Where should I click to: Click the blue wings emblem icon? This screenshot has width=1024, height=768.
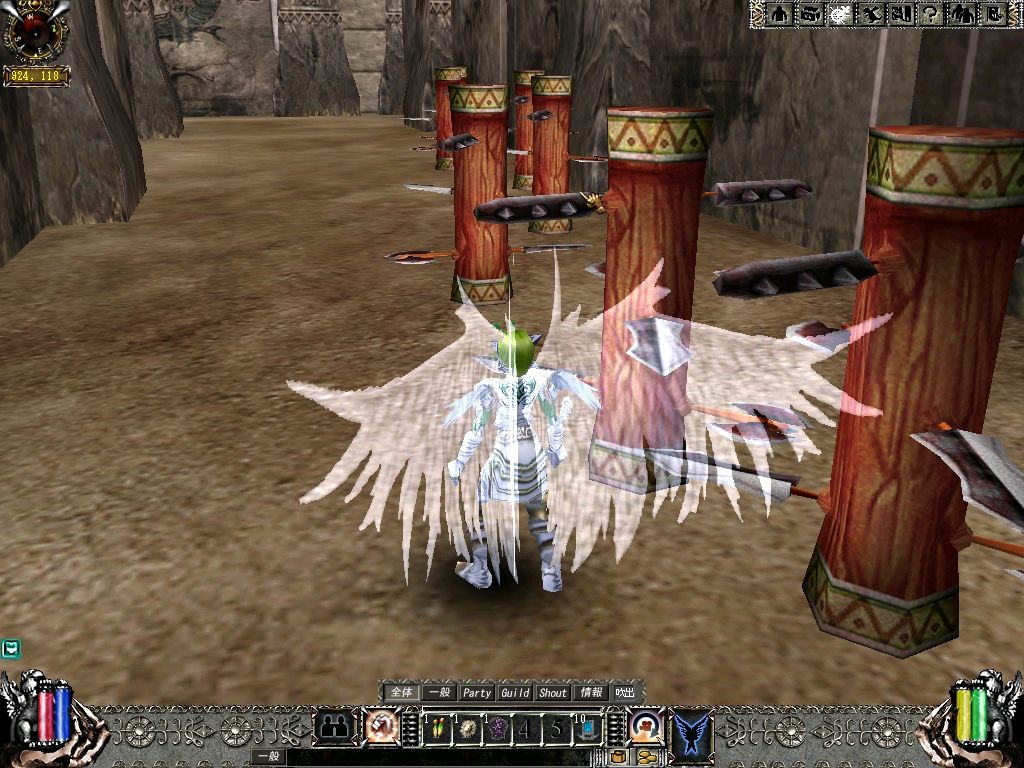coord(692,729)
